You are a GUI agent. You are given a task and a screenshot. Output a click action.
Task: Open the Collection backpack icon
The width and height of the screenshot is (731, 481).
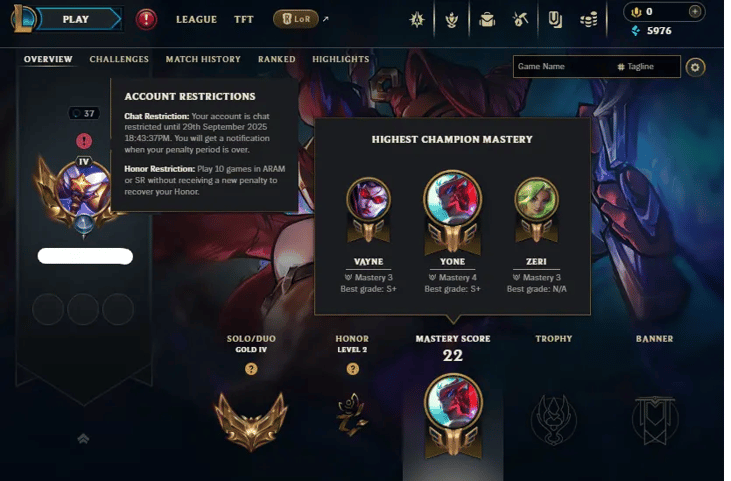pos(487,19)
